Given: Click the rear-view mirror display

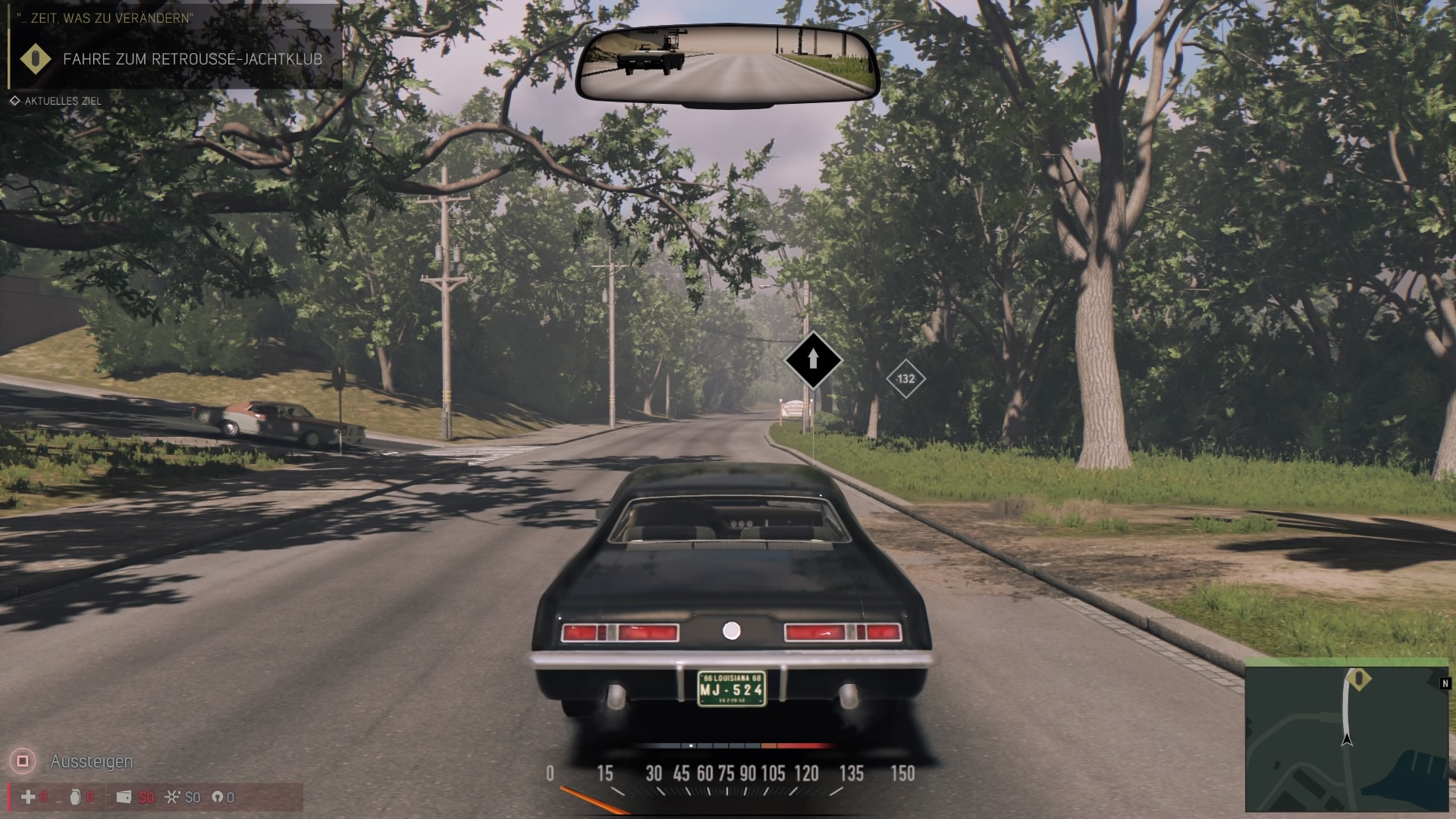Looking at the screenshot, I should click(x=727, y=65).
